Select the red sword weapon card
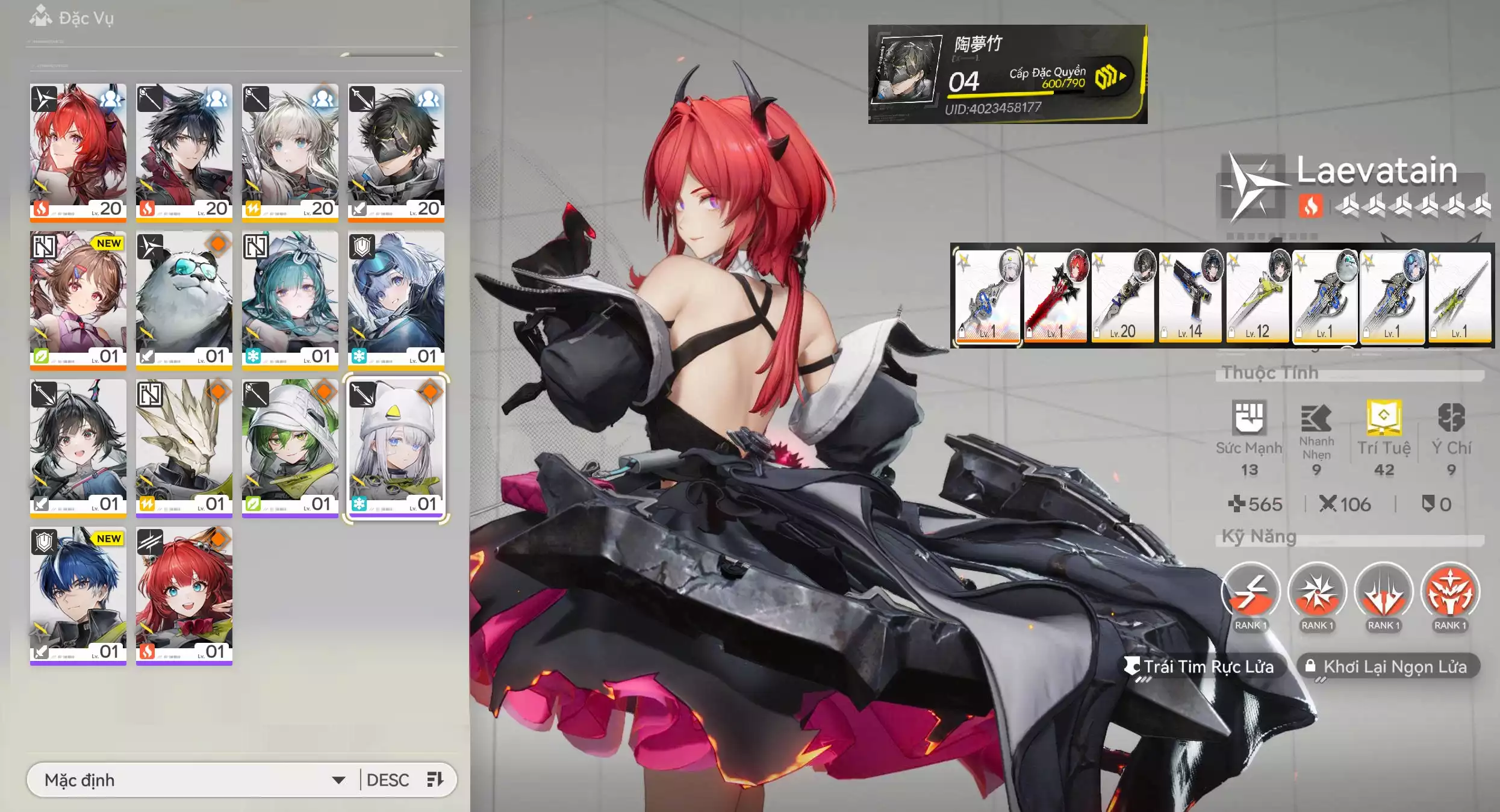The width and height of the screenshot is (1500, 812). pos(1055,297)
